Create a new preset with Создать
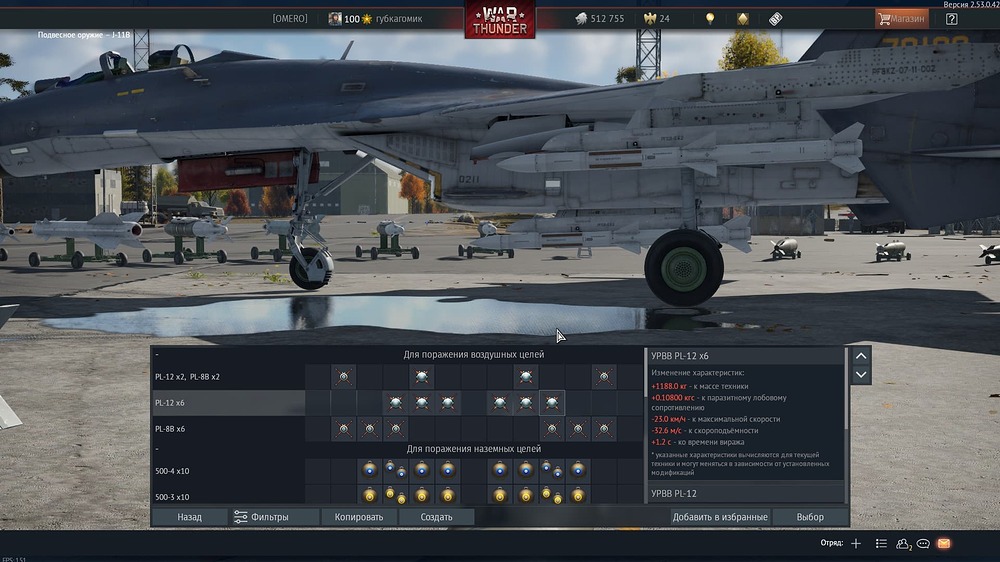Viewport: 1000px width, 562px height. pos(436,517)
